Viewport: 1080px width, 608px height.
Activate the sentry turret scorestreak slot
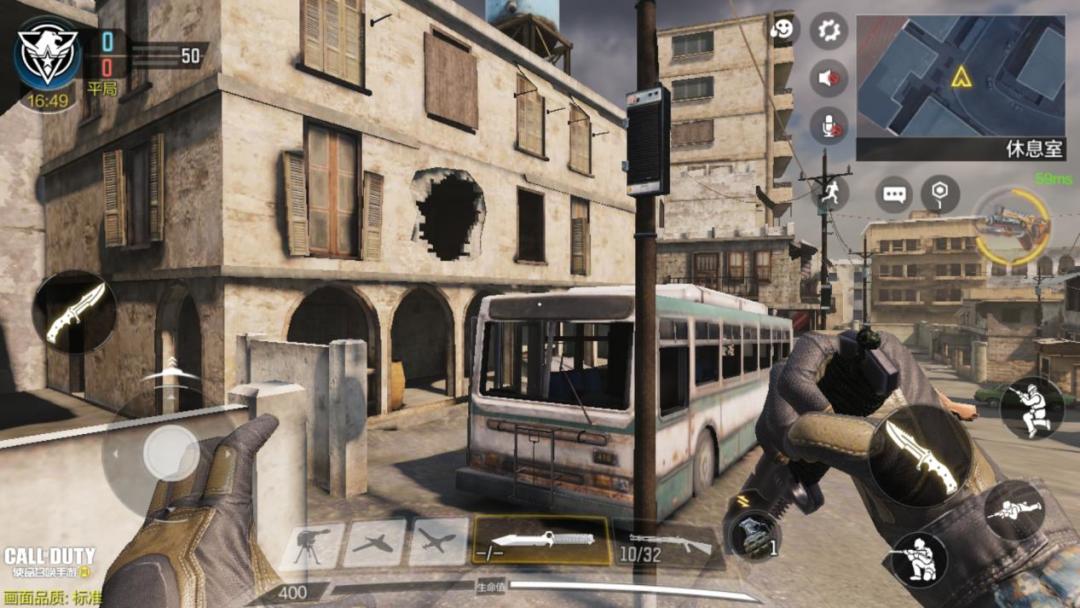pyautogui.click(x=312, y=546)
